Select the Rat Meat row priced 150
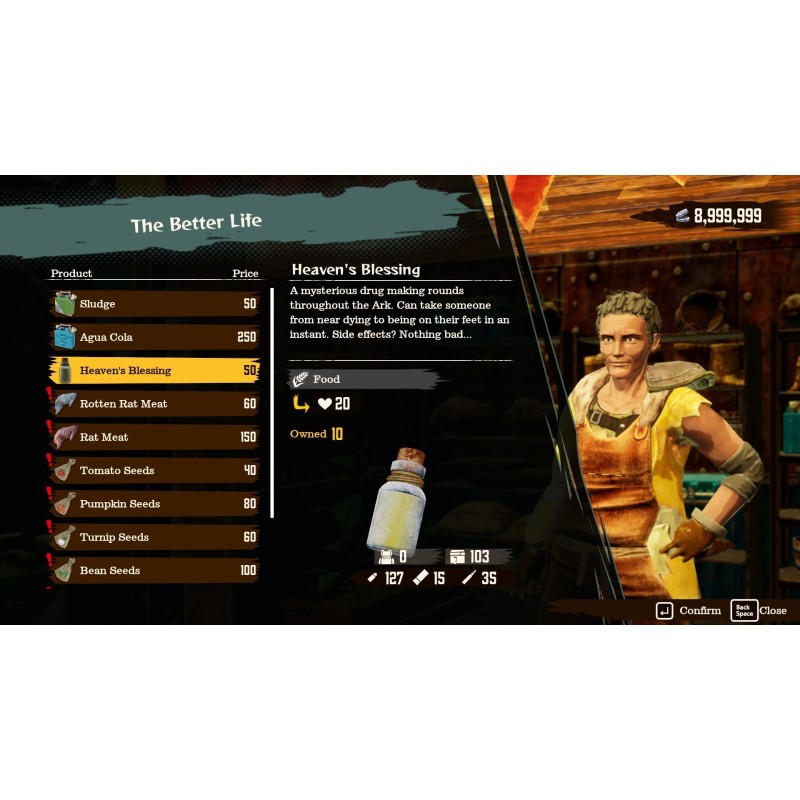 pos(155,437)
